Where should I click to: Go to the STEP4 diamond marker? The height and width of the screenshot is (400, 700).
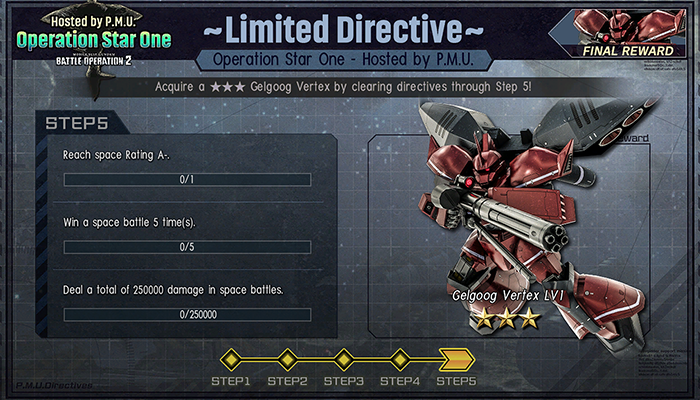[x=401, y=358]
